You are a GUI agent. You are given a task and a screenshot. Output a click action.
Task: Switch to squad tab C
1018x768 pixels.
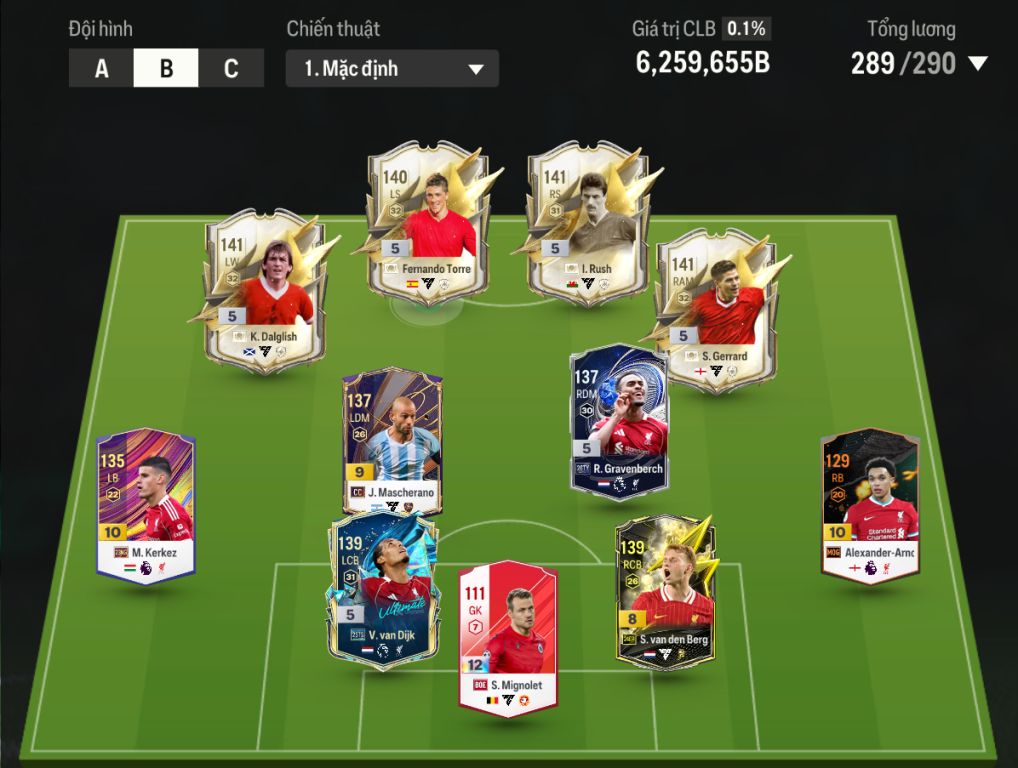231,69
